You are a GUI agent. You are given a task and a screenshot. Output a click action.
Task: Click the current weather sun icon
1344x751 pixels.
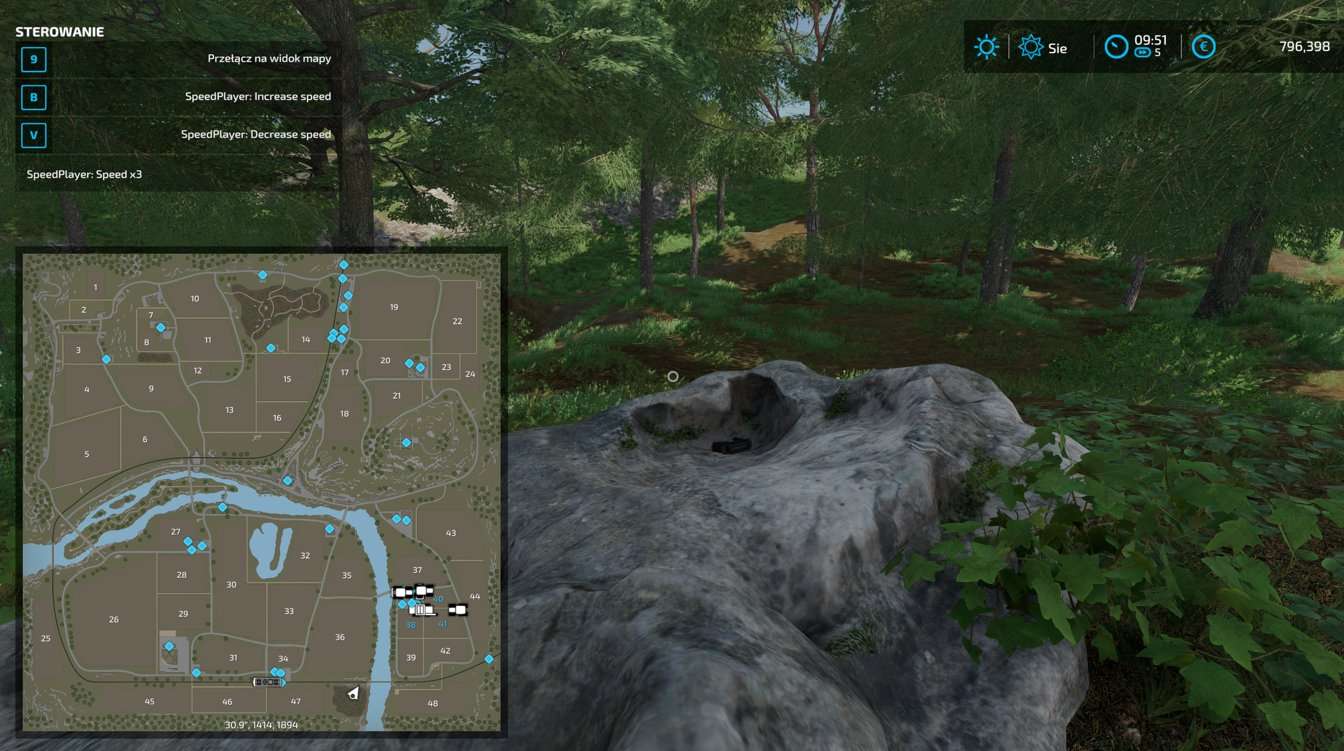point(986,46)
